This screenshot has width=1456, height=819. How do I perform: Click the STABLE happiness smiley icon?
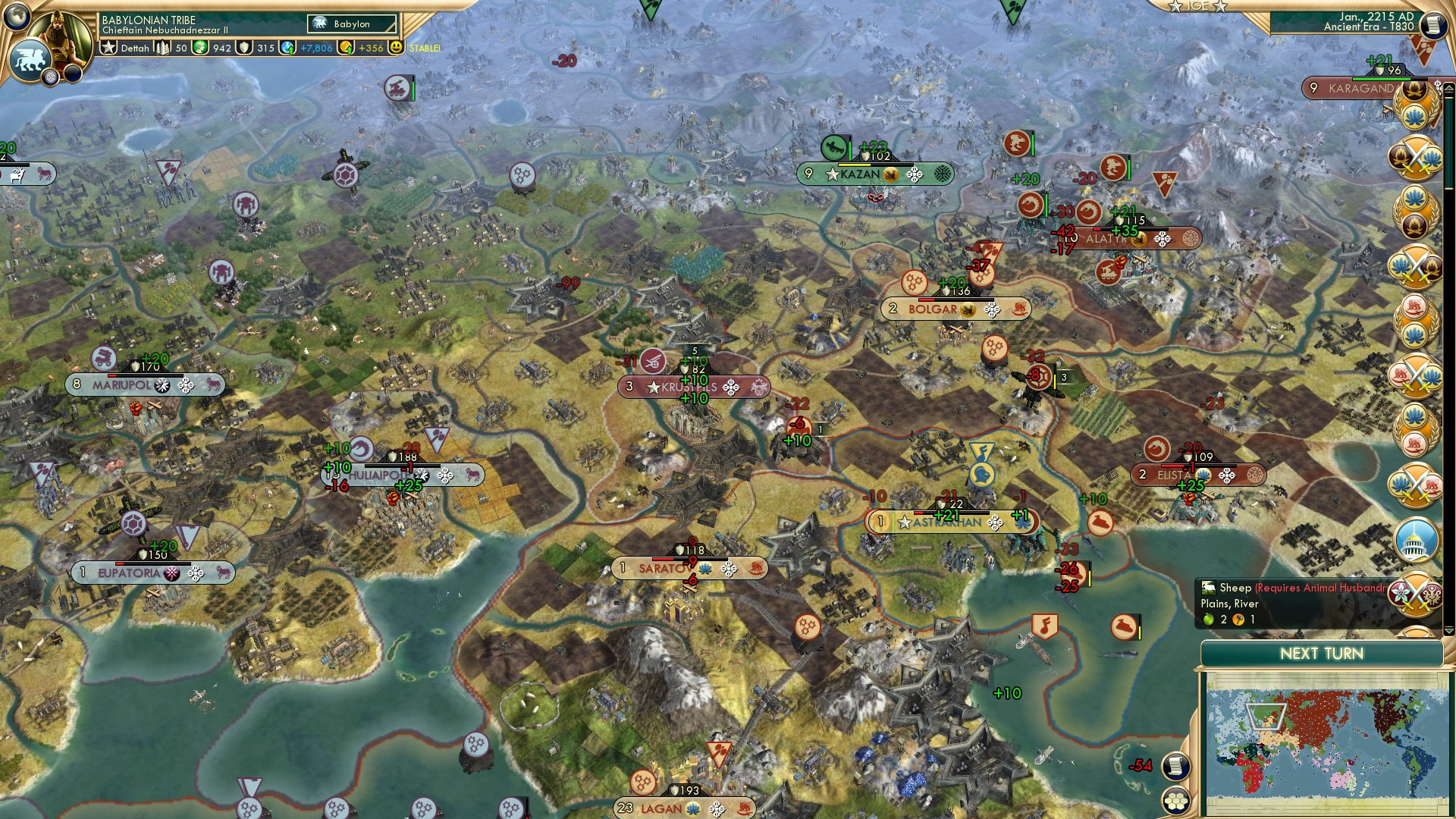397,49
